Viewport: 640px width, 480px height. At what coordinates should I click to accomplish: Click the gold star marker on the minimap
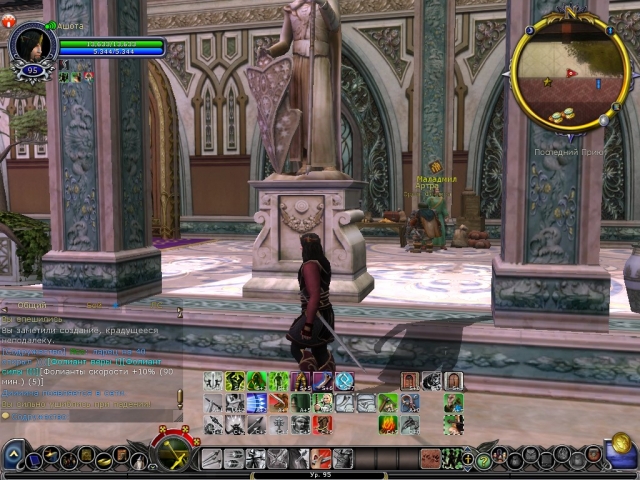(547, 83)
